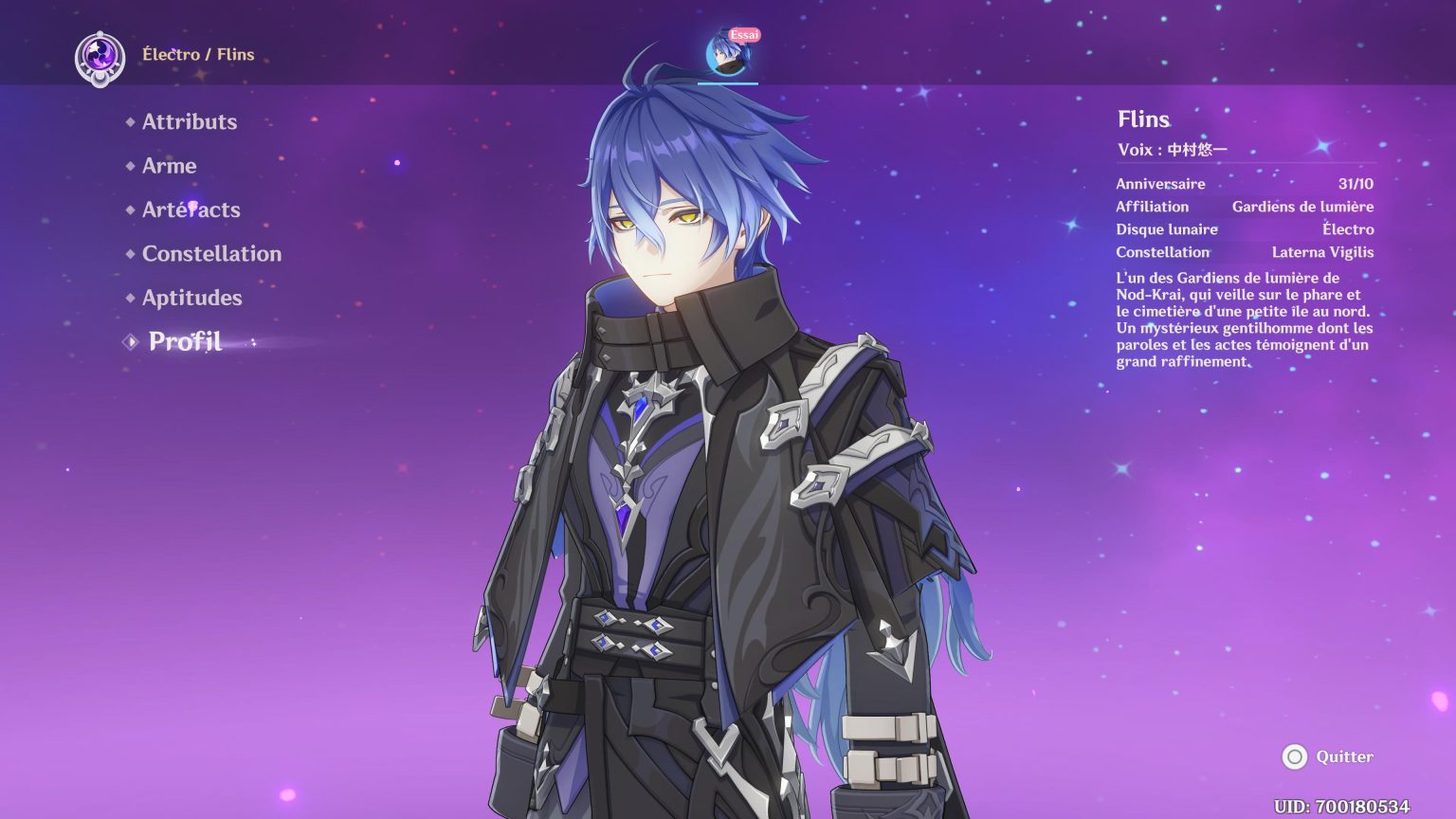
Task: Click the diamond marker beside Artéfacts
Action: (129, 209)
